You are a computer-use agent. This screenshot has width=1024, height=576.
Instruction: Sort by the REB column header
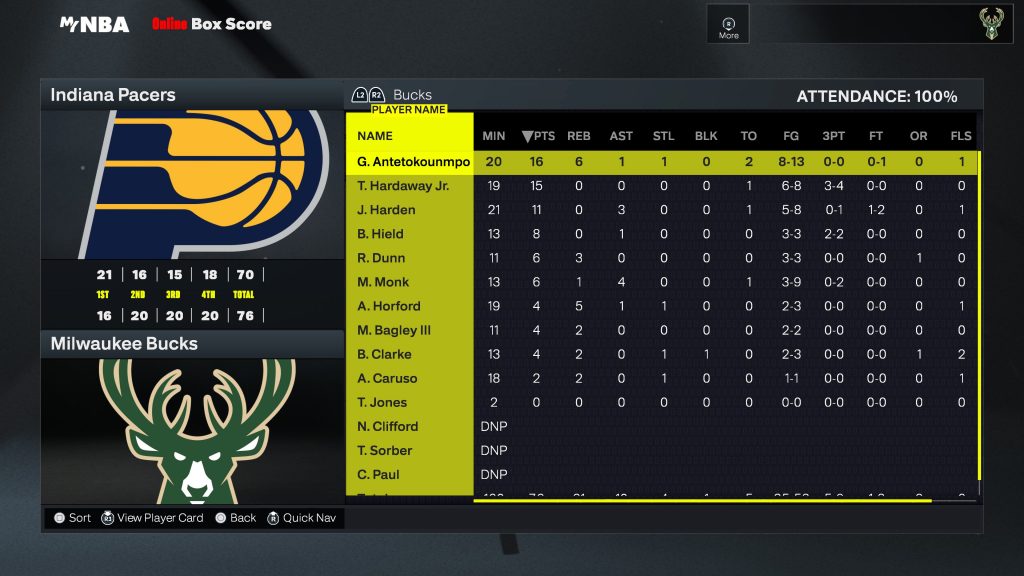tap(579, 136)
